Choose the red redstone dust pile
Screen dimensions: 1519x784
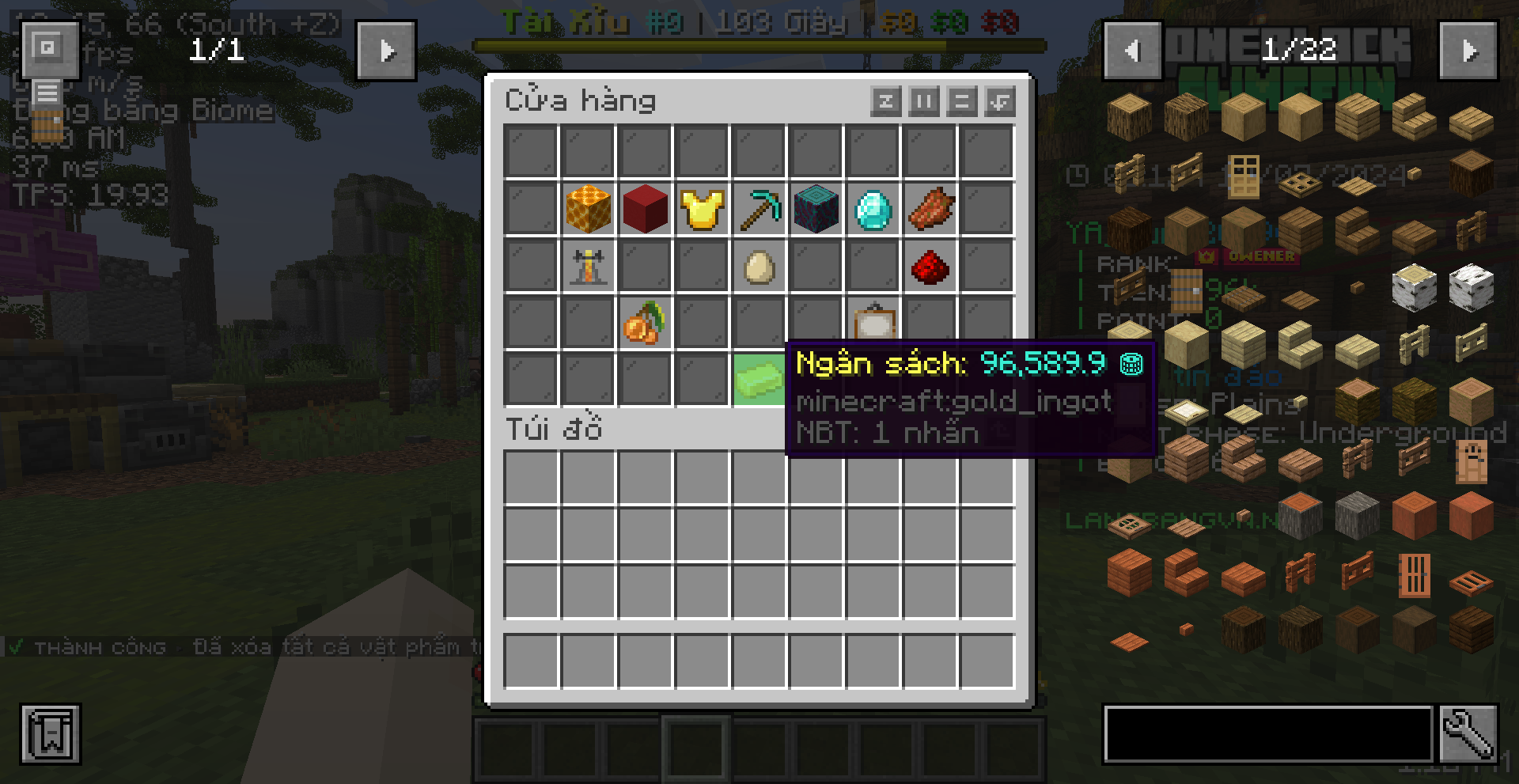[930, 267]
